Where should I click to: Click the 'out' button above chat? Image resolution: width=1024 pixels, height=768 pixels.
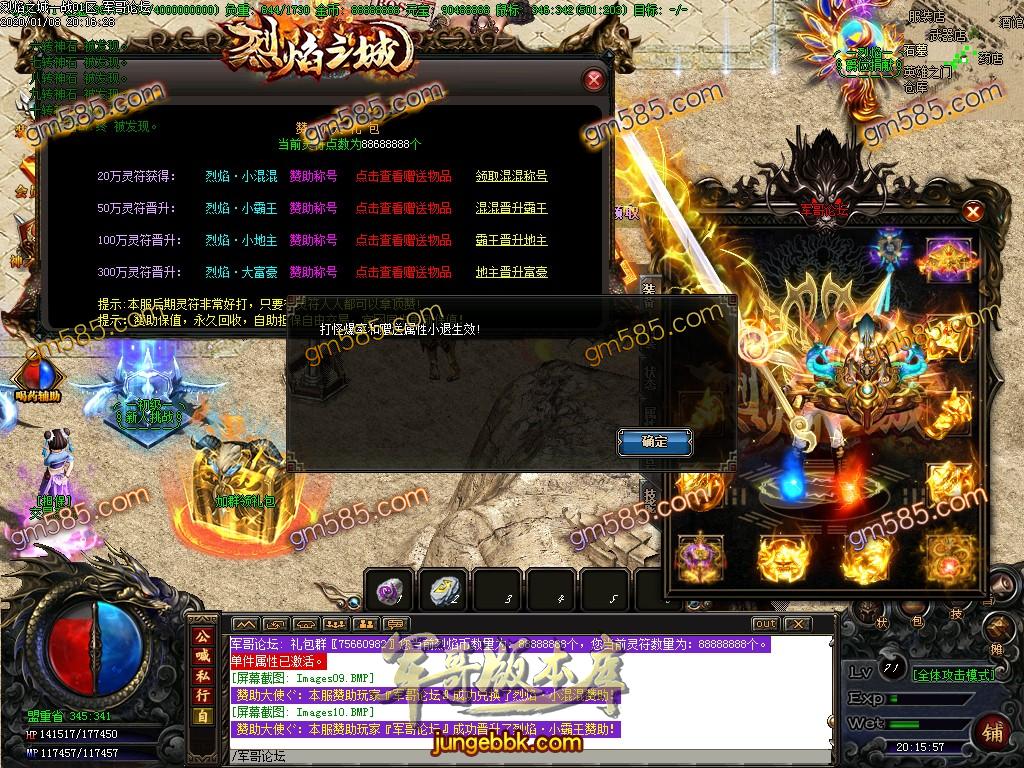(765, 624)
